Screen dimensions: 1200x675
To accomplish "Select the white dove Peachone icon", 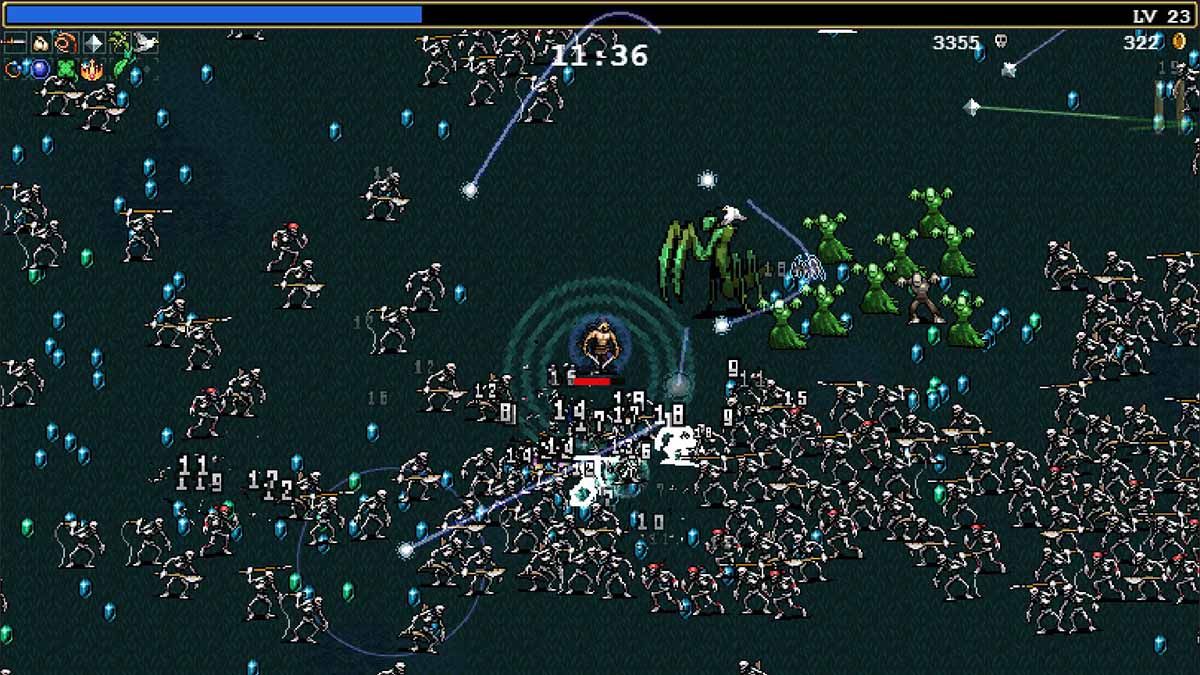I will 145,43.
